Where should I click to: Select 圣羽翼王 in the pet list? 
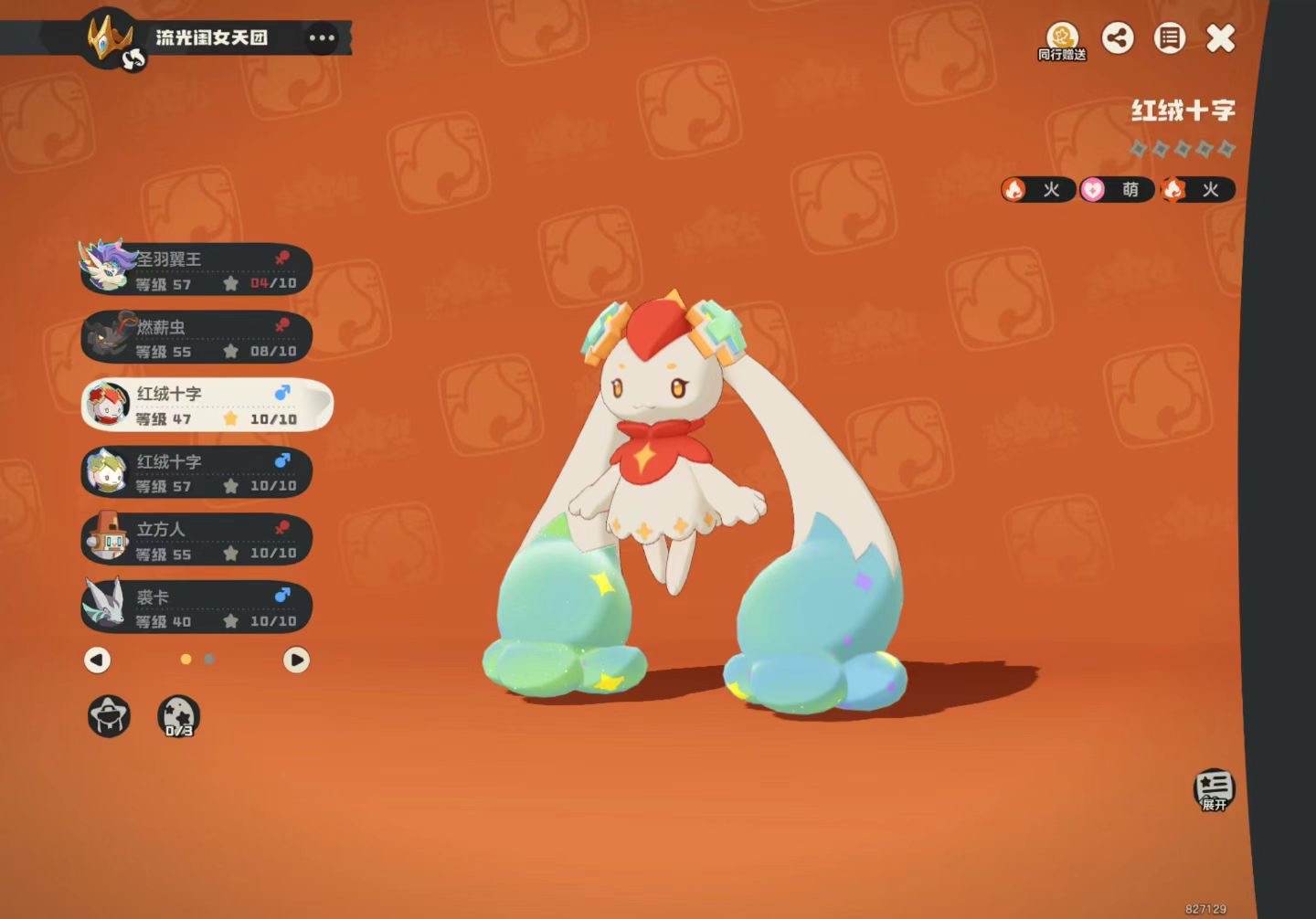coord(196,270)
